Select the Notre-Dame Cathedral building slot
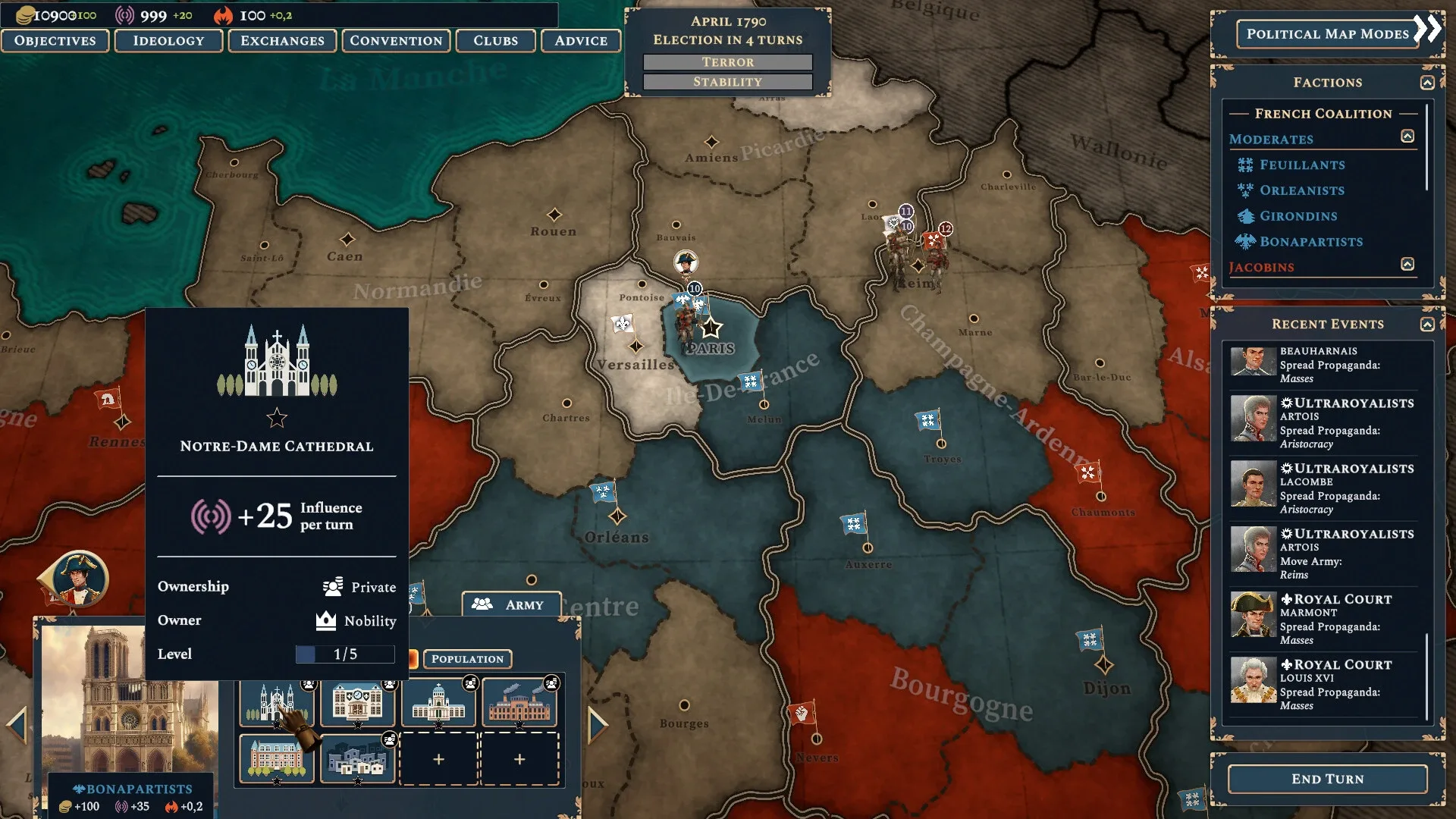 277,702
